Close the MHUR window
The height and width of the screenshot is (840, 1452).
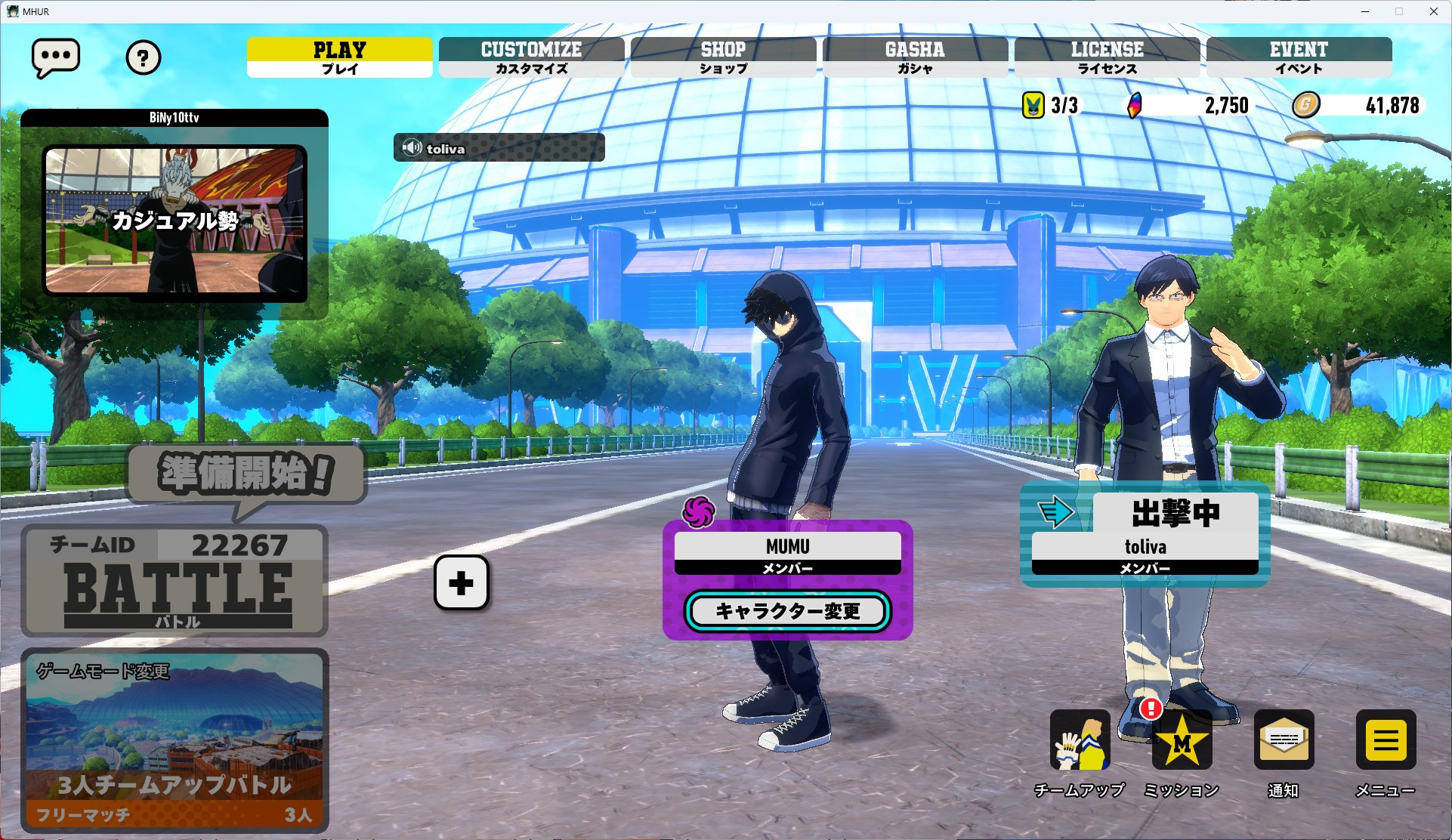point(1433,11)
